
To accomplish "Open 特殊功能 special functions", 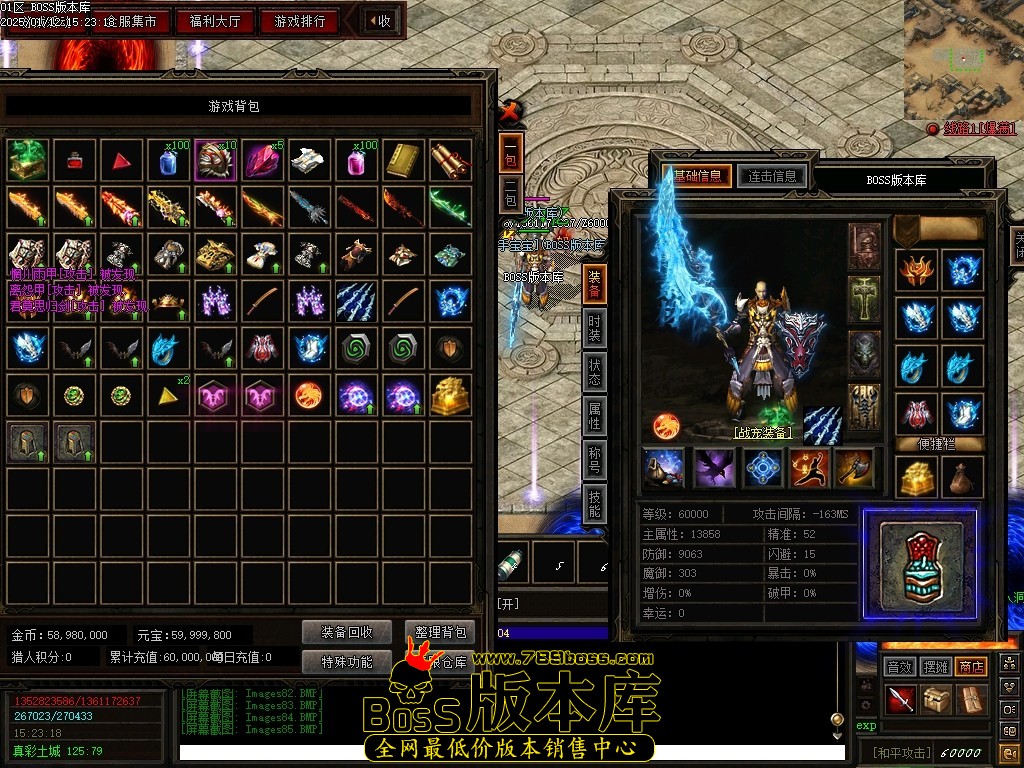I will [x=347, y=661].
